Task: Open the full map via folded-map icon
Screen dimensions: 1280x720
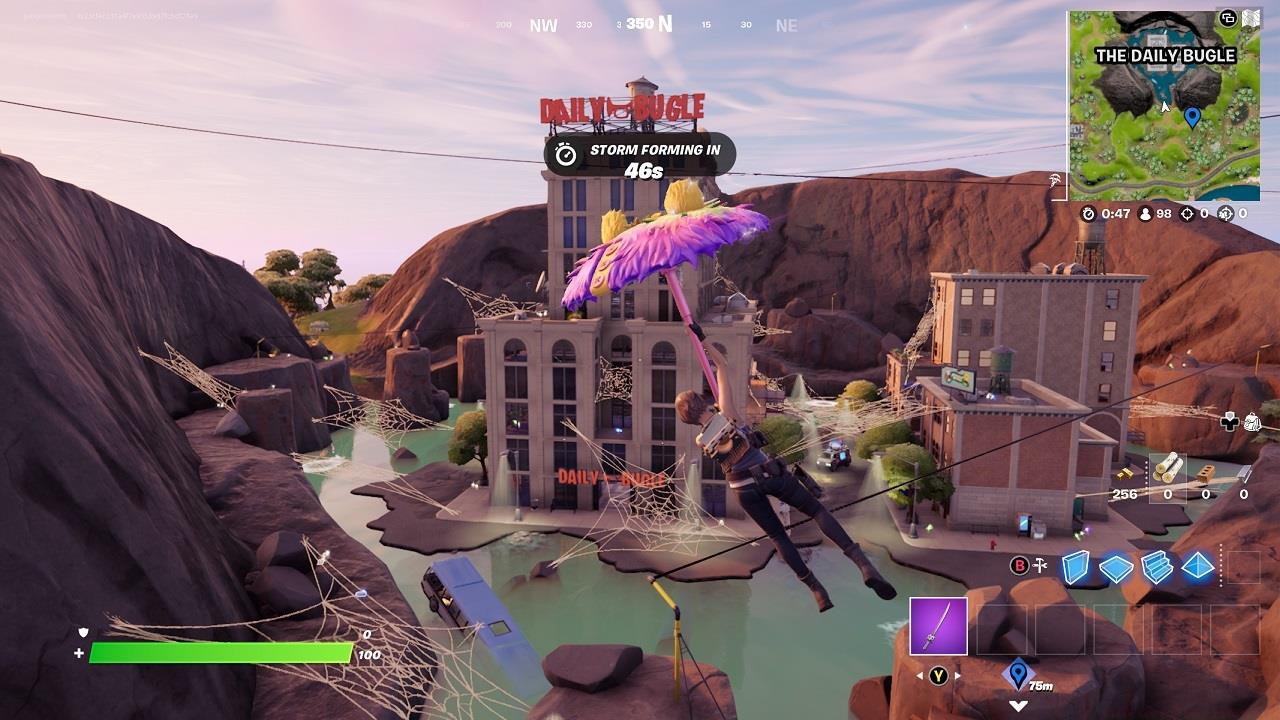Action: coord(1251,18)
